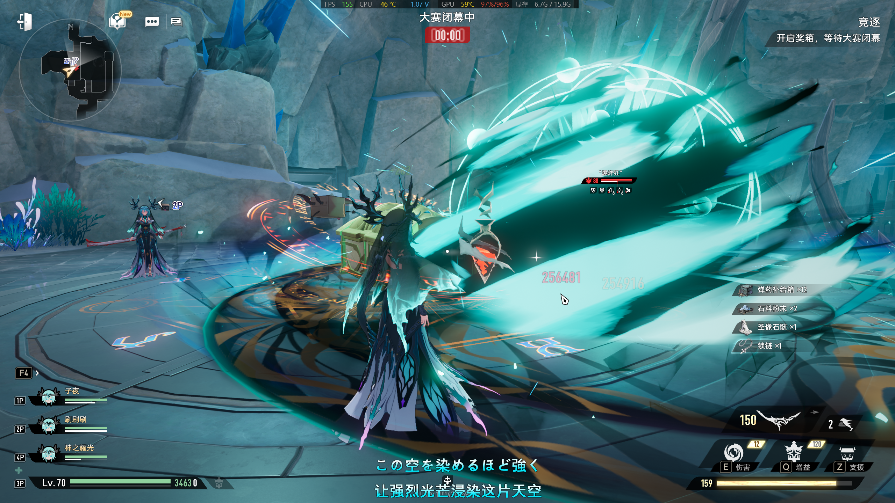This screenshot has height=503, width=895.
Task: Open the guide book icon marked New
Action: coord(120,21)
